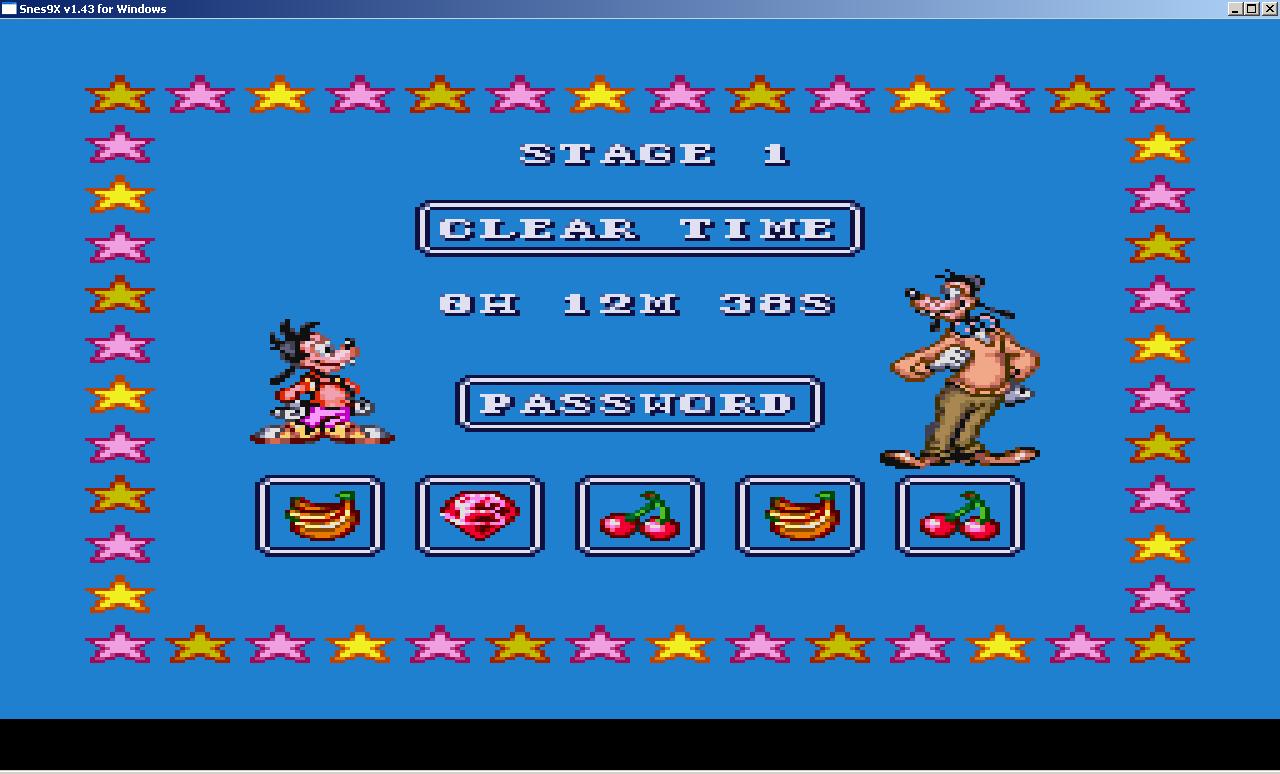Image resolution: width=1280 pixels, height=774 pixels.
Task: Select the clear time 0H 12M 38S text
Action: 640,305
